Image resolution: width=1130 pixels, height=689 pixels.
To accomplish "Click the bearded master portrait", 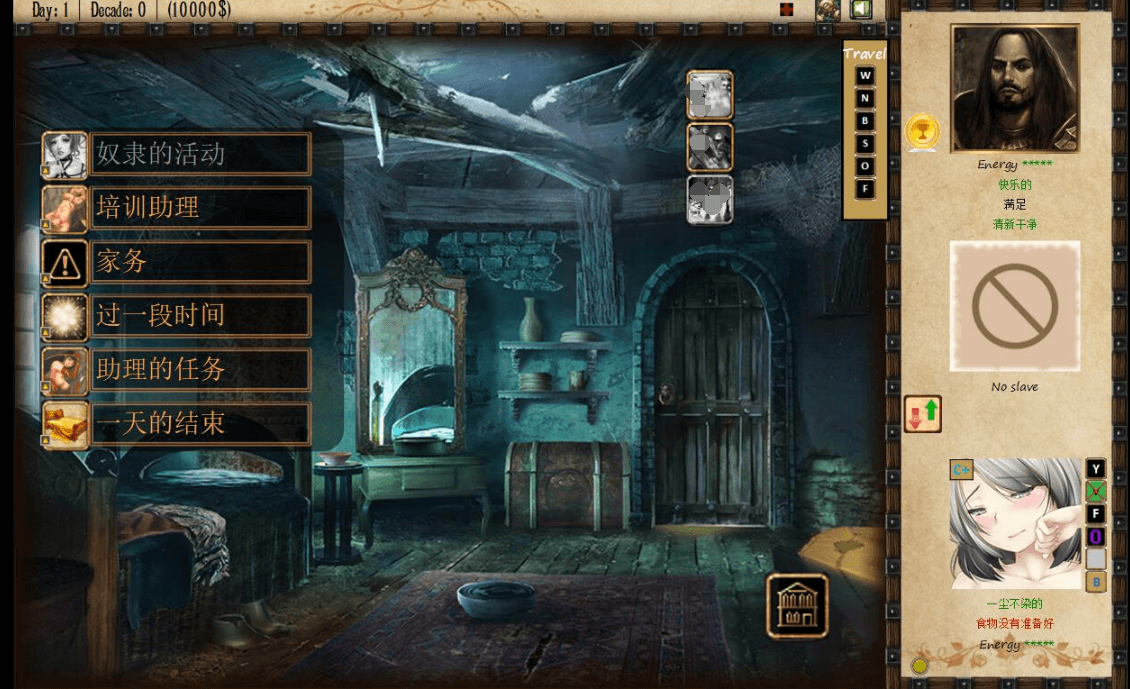I will click(x=1014, y=88).
